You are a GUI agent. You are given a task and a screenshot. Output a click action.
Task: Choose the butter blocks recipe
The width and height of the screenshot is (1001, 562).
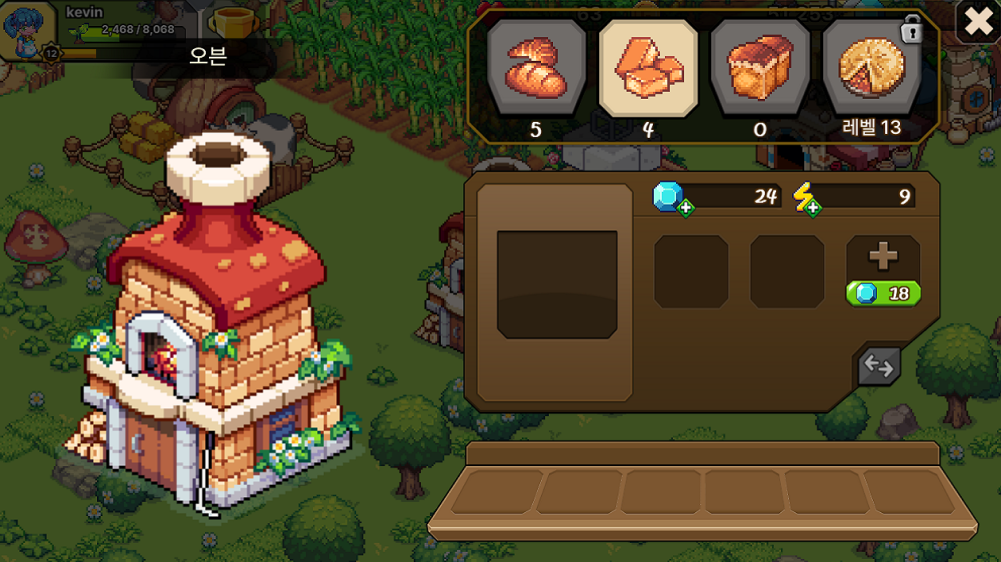click(x=648, y=68)
